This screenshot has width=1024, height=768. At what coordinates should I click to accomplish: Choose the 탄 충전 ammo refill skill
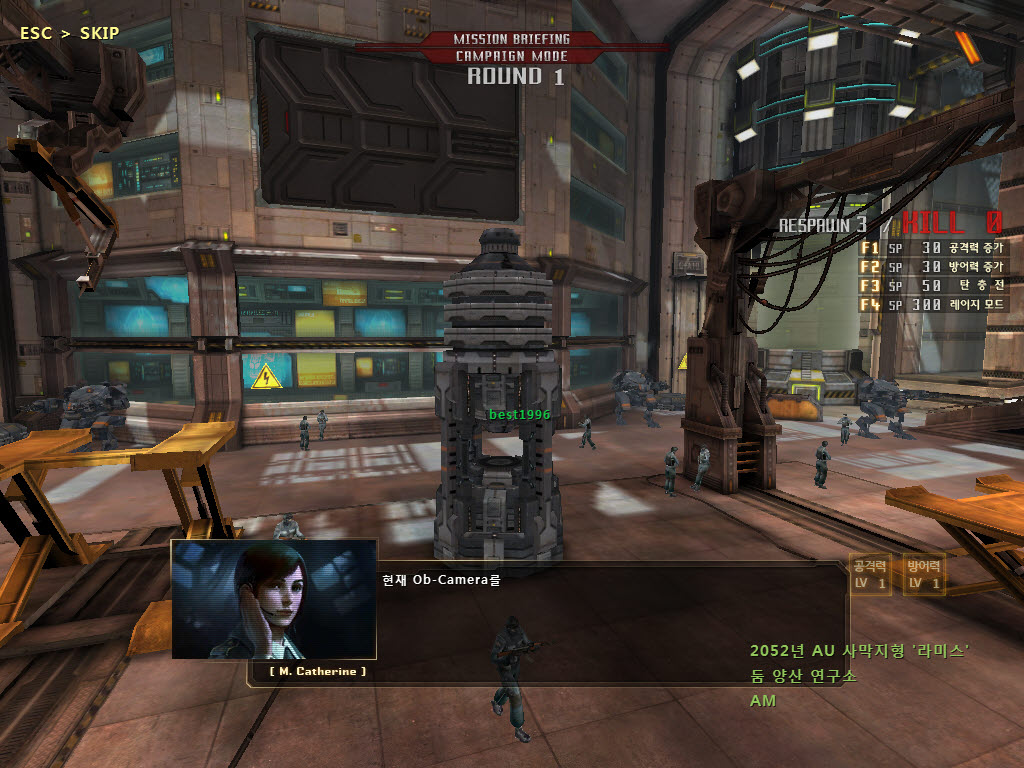click(x=932, y=285)
